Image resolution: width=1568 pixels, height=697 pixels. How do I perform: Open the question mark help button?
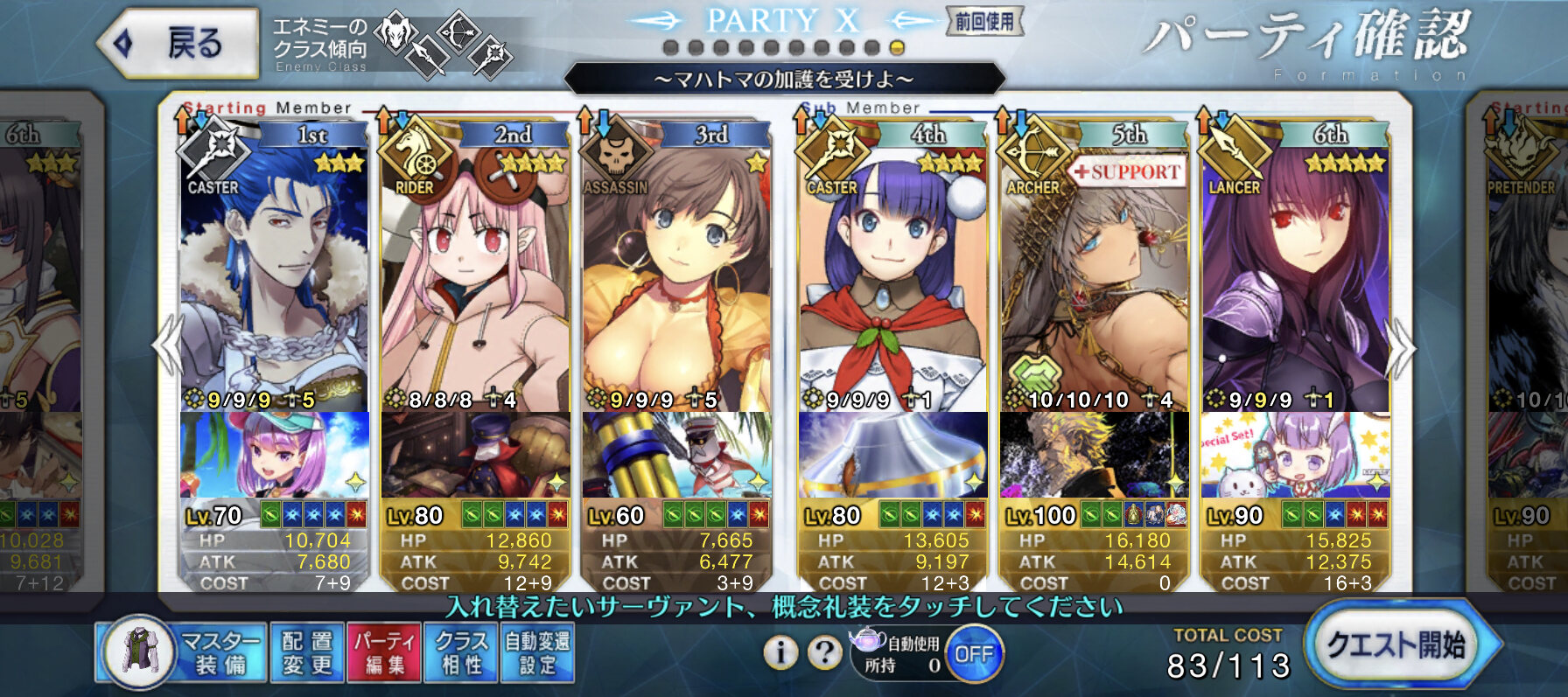823,652
